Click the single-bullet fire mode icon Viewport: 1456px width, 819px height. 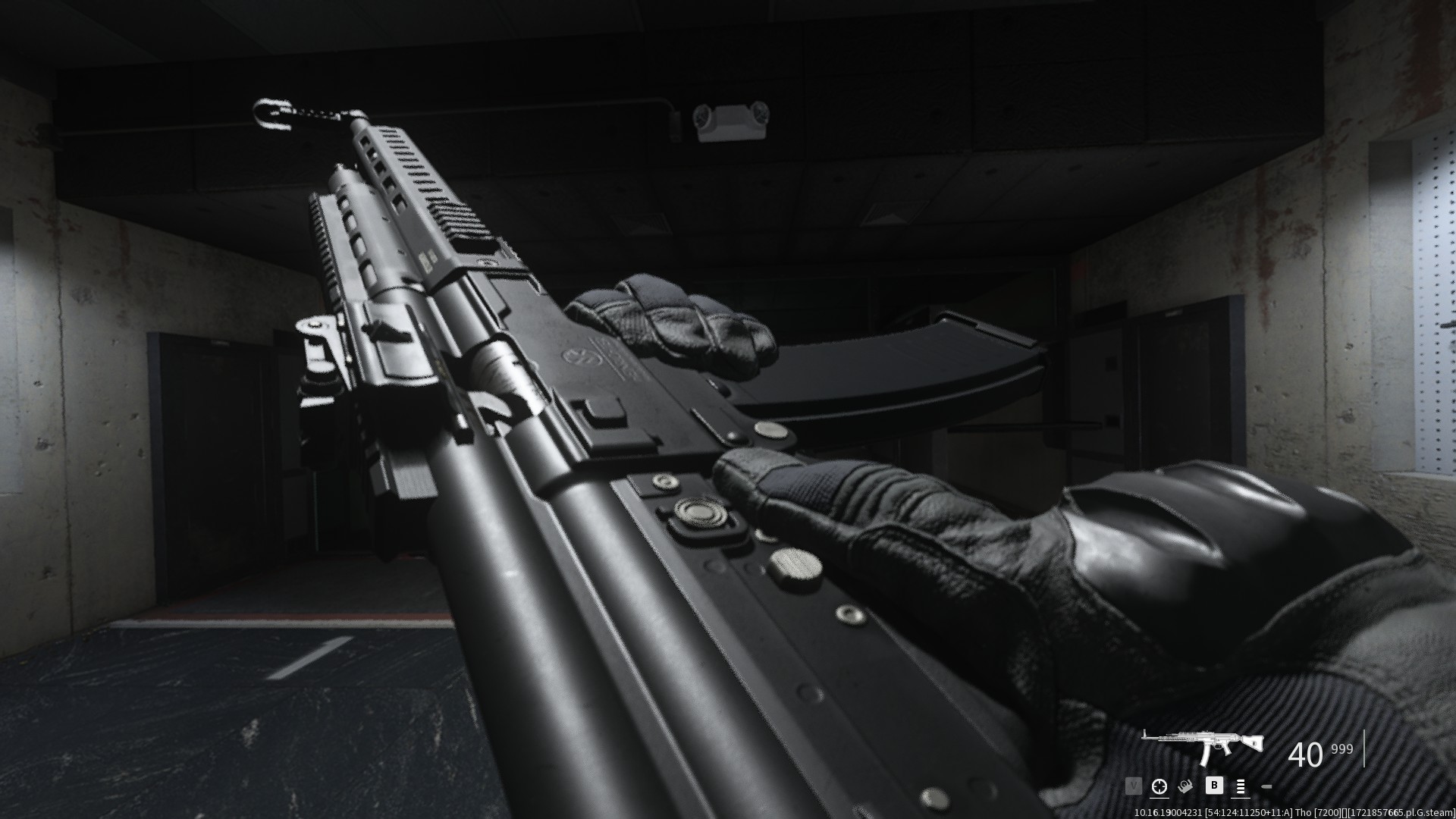[1266, 788]
